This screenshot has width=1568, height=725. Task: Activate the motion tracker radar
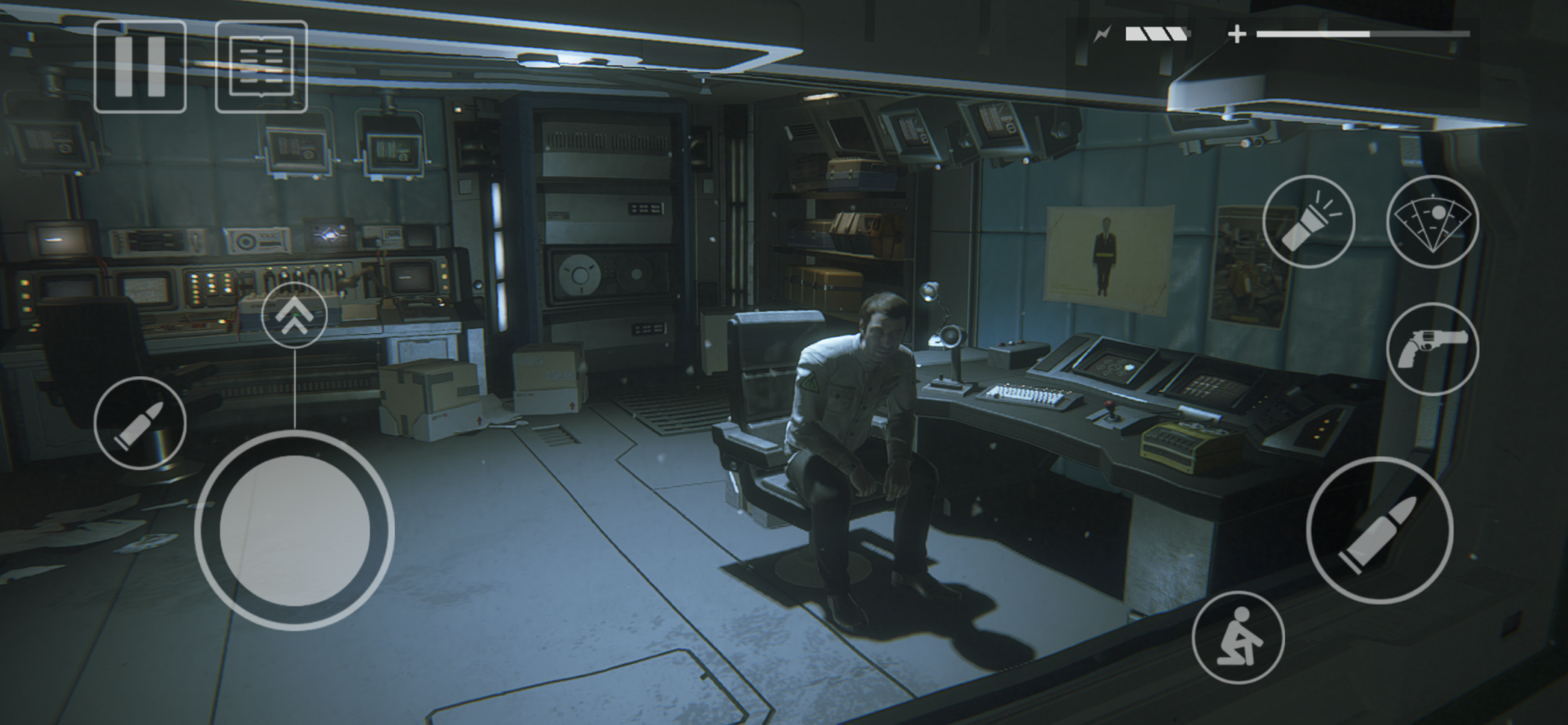pos(1432,222)
